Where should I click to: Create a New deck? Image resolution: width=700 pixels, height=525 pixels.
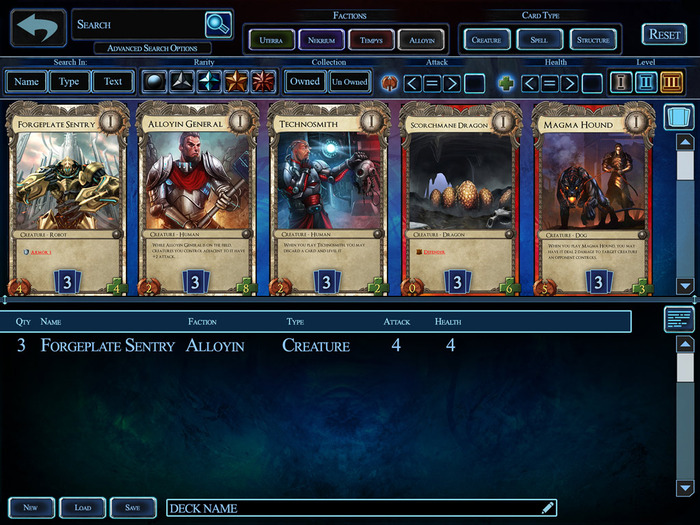pyautogui.click(x=31, y=508)
